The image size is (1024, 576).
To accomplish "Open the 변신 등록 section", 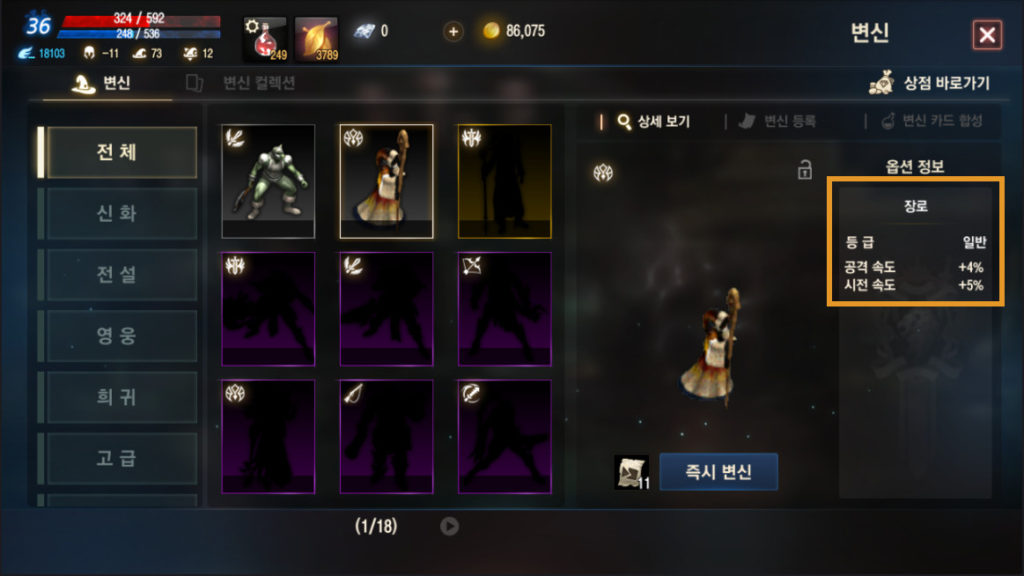I will (x=778, y=122).
